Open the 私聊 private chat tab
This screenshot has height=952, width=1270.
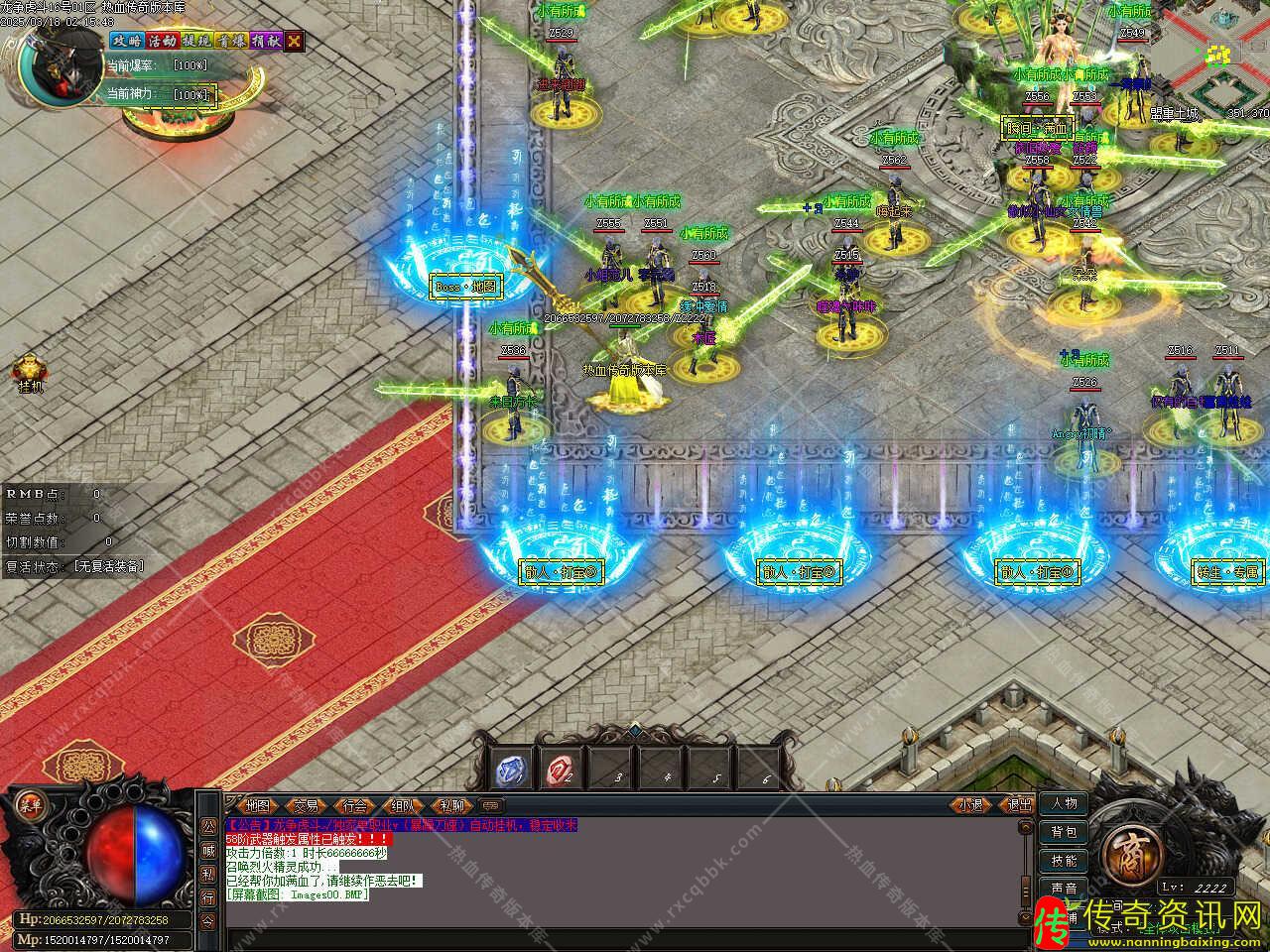(x=451, y=805)
